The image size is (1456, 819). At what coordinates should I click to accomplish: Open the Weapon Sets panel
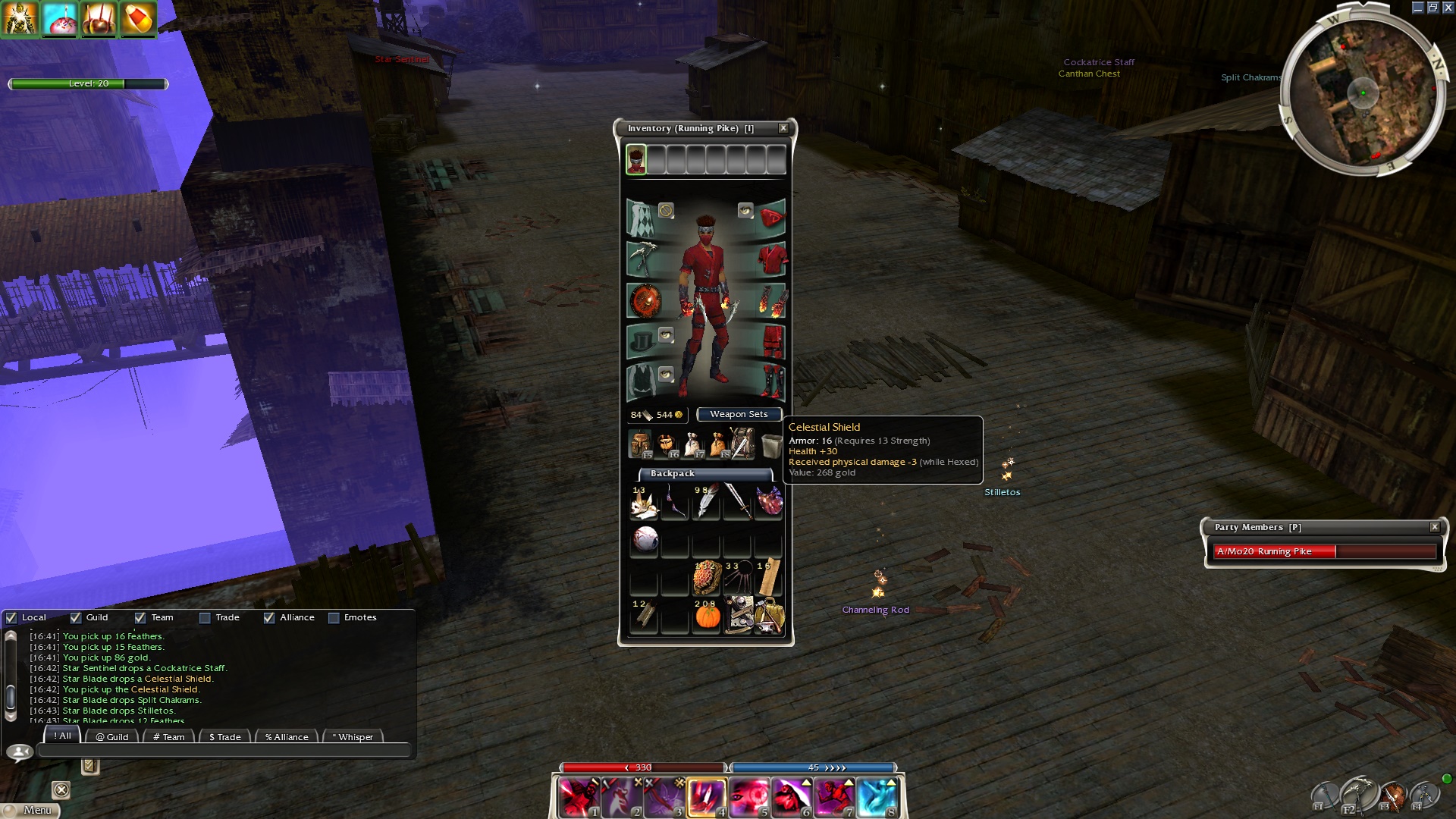pyautogui.click(x=739, y=414)
